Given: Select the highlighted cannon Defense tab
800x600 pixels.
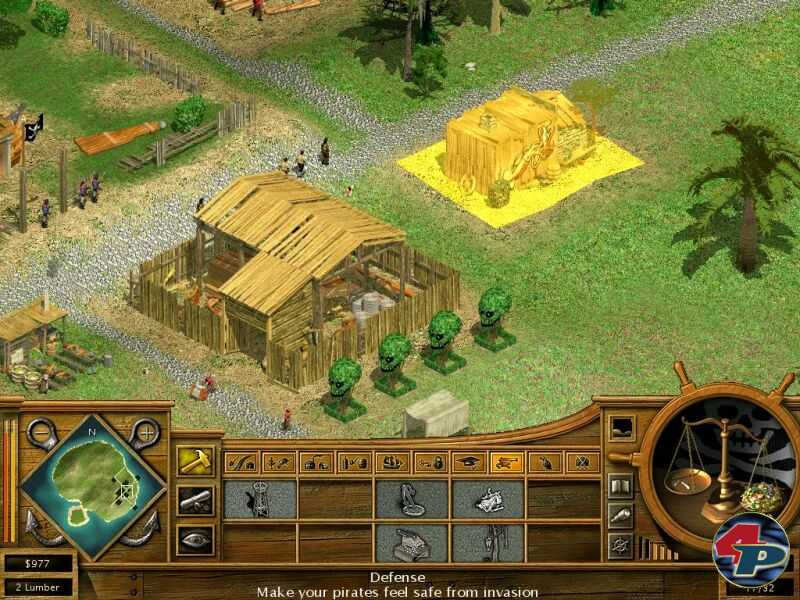Looking at the screenshot, I should pyautogui.click(x=508, y=462).
